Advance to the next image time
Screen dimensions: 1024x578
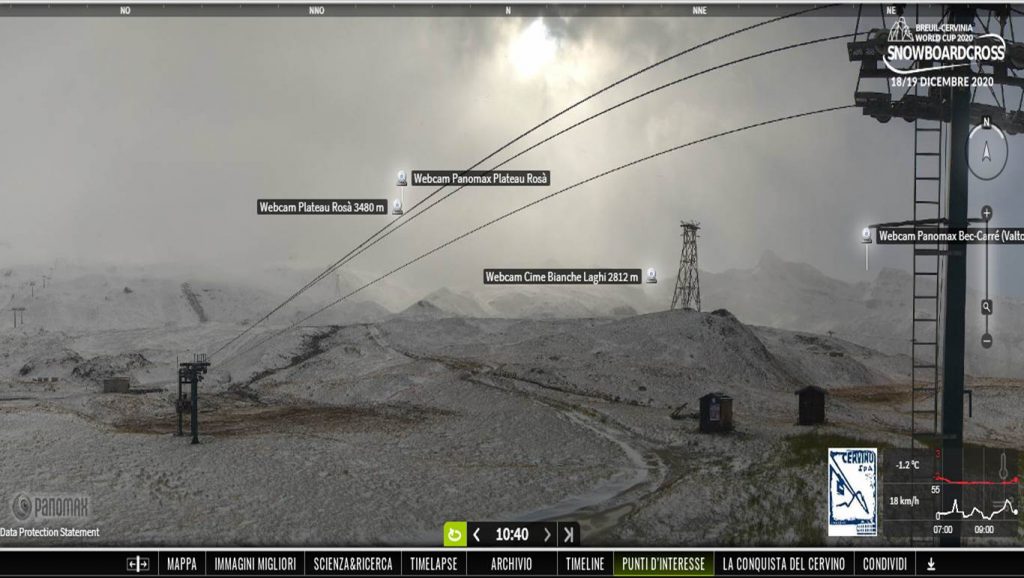tap(546, 535)
